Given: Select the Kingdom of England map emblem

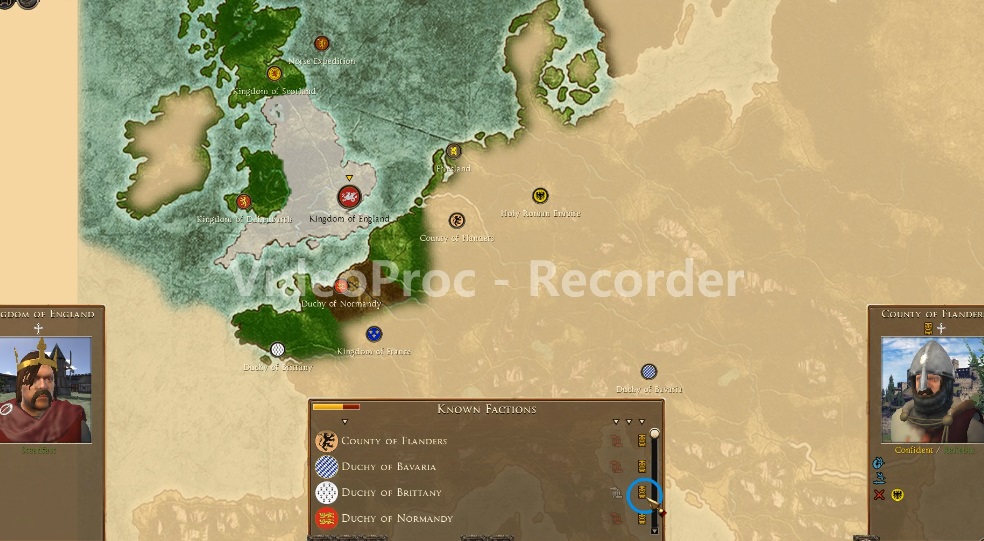Looking at the screenshot, I should [x=349, y=198].
